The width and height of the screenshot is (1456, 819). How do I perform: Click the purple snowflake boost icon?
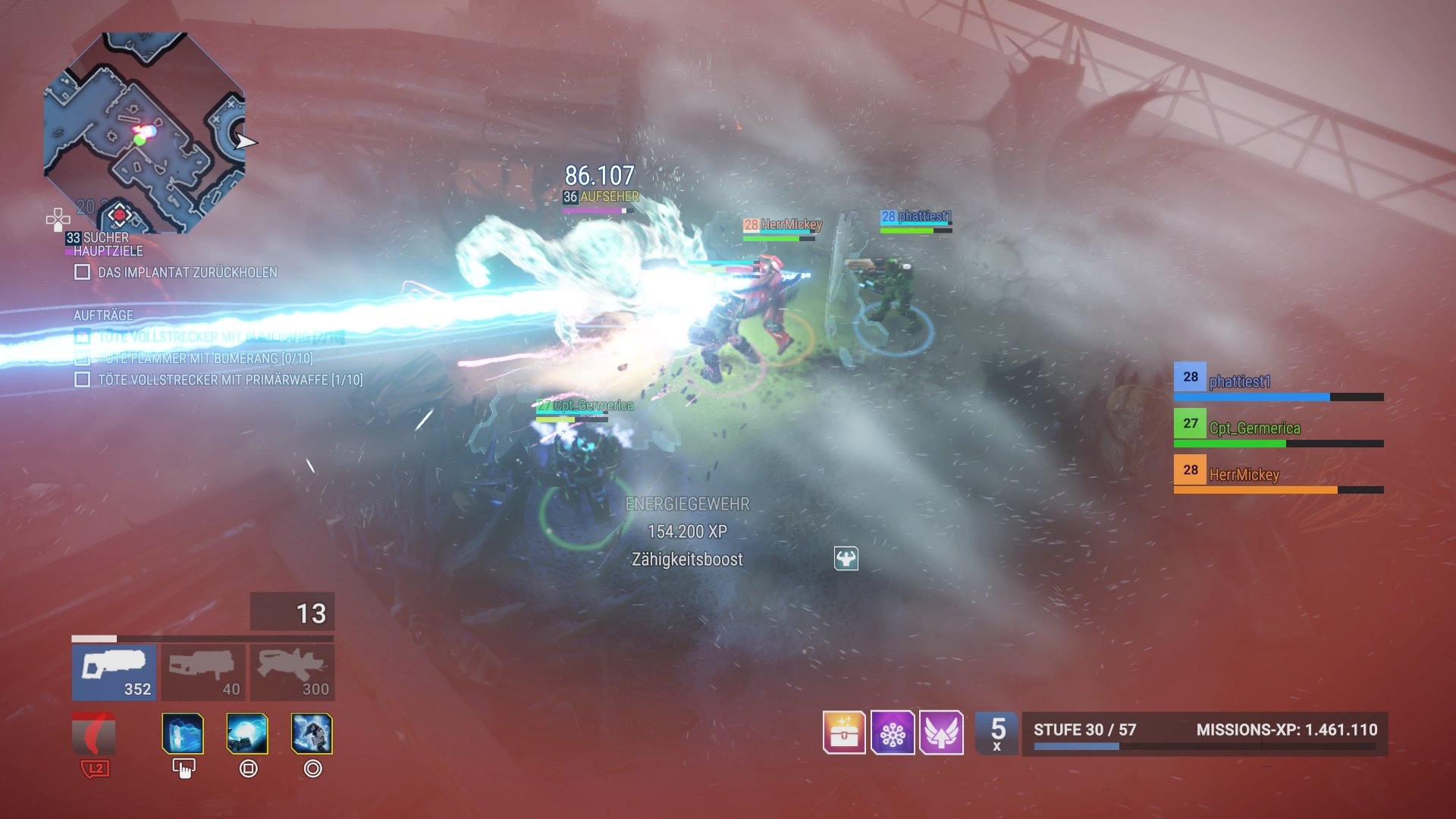[893, 733]
